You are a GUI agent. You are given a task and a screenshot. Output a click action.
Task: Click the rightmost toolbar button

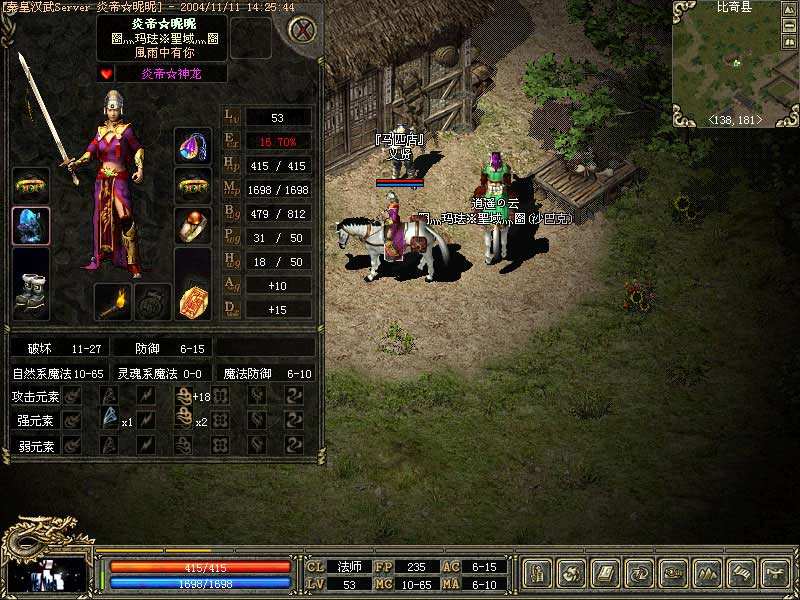pos(774,573)
